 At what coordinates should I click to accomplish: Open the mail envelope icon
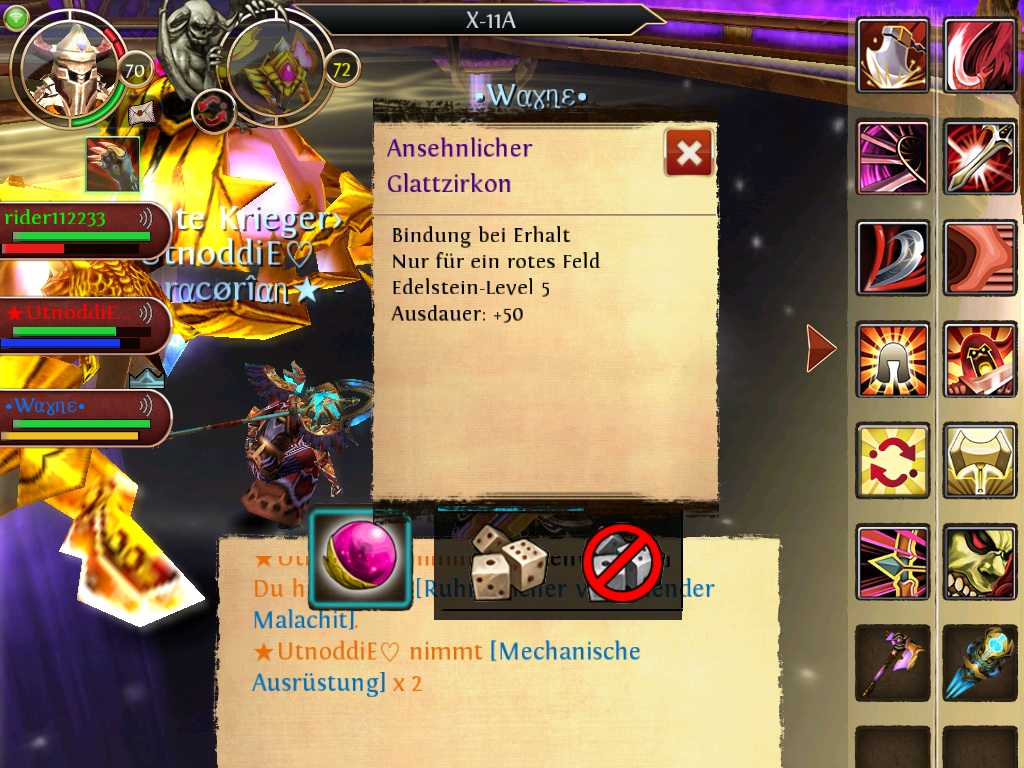coord(143,112)
